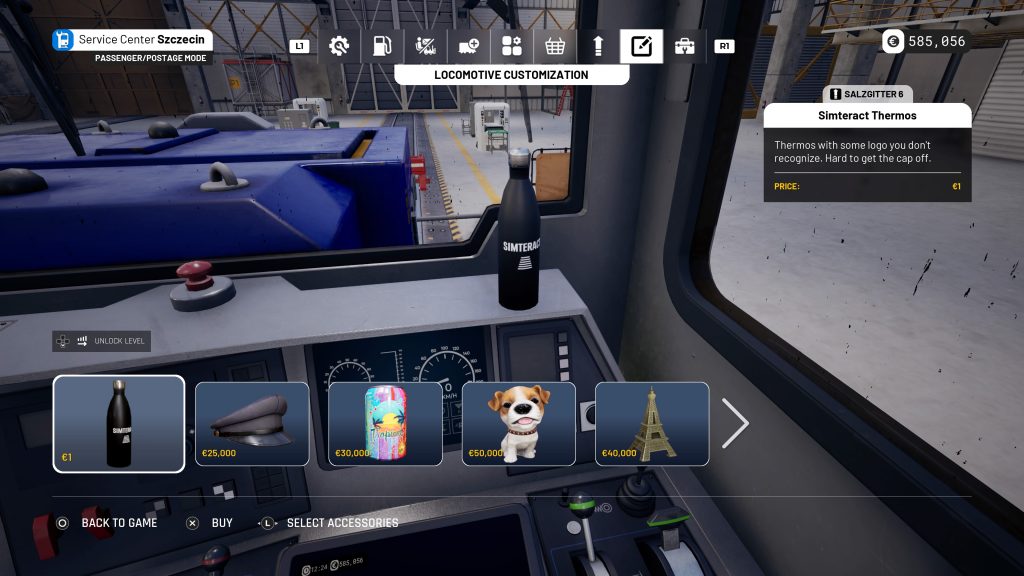
Task: Choose the conductor cap for €25,000
Action: [252, 423]
